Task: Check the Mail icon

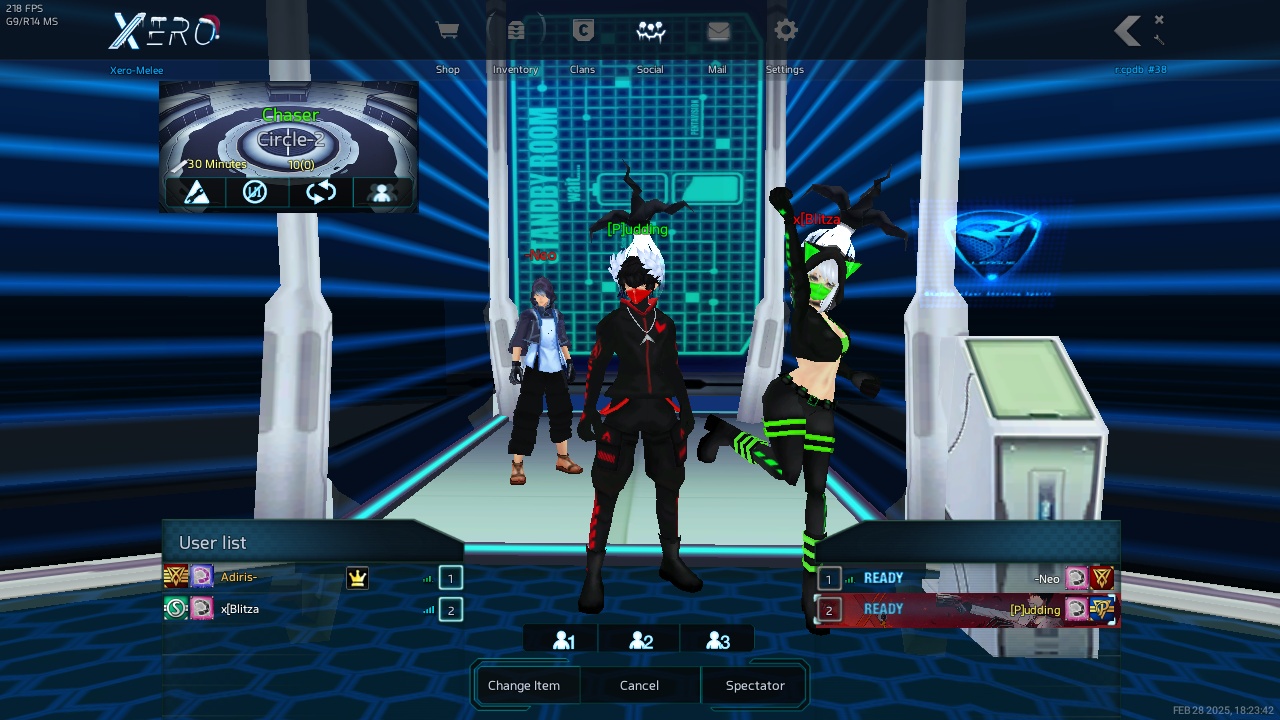Action: [x=718, y=32]
